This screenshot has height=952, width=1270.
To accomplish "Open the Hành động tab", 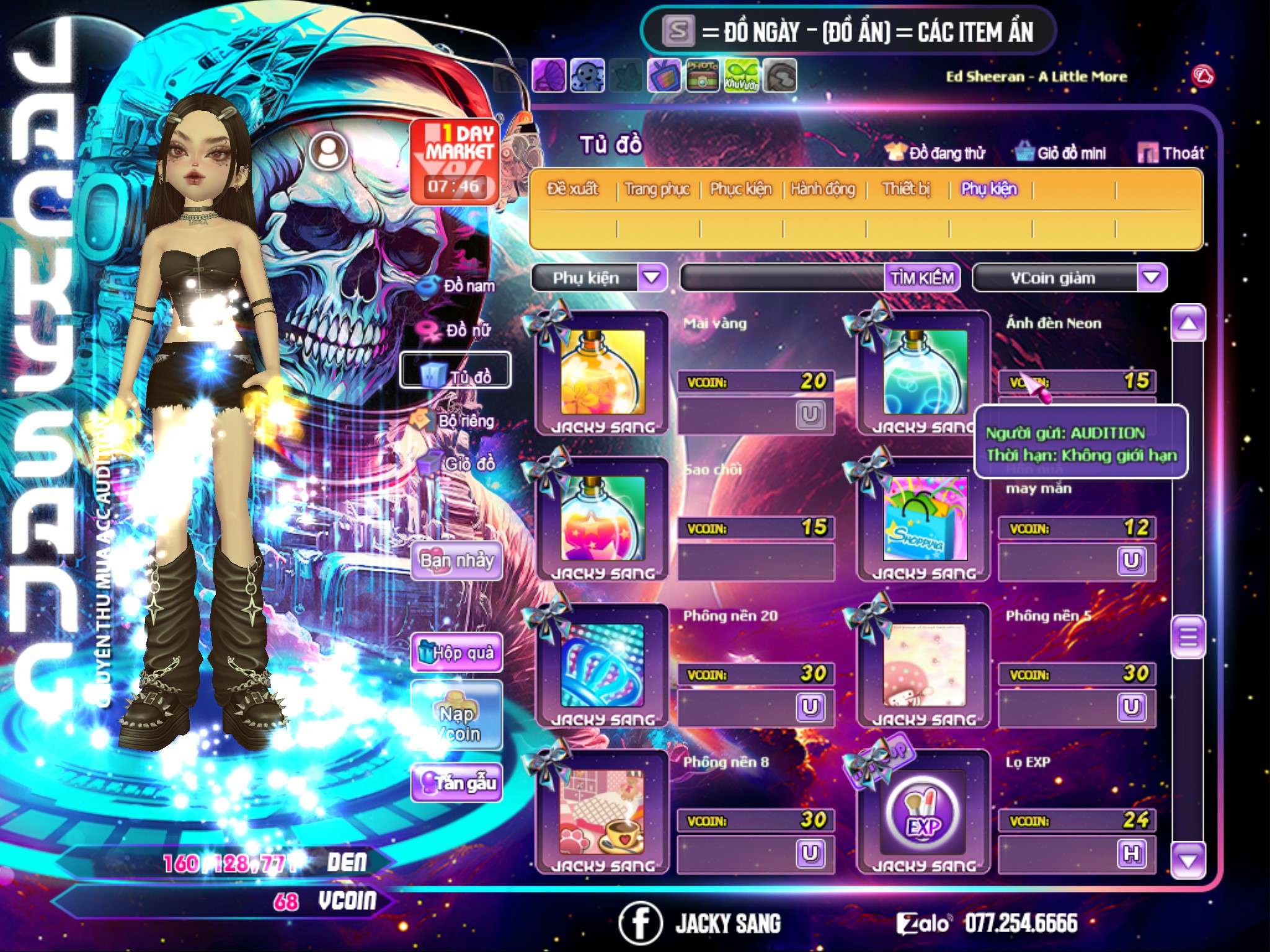I will 822,189.
